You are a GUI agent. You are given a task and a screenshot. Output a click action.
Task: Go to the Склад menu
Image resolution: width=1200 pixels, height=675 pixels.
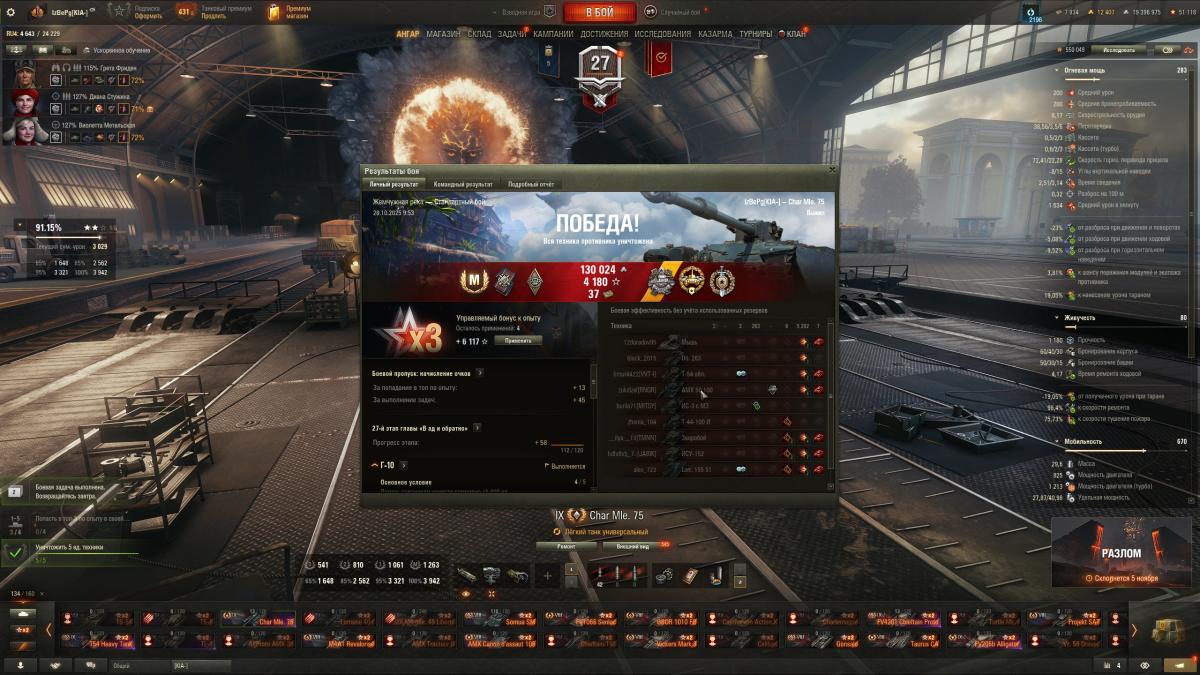(x=479, y=33)
